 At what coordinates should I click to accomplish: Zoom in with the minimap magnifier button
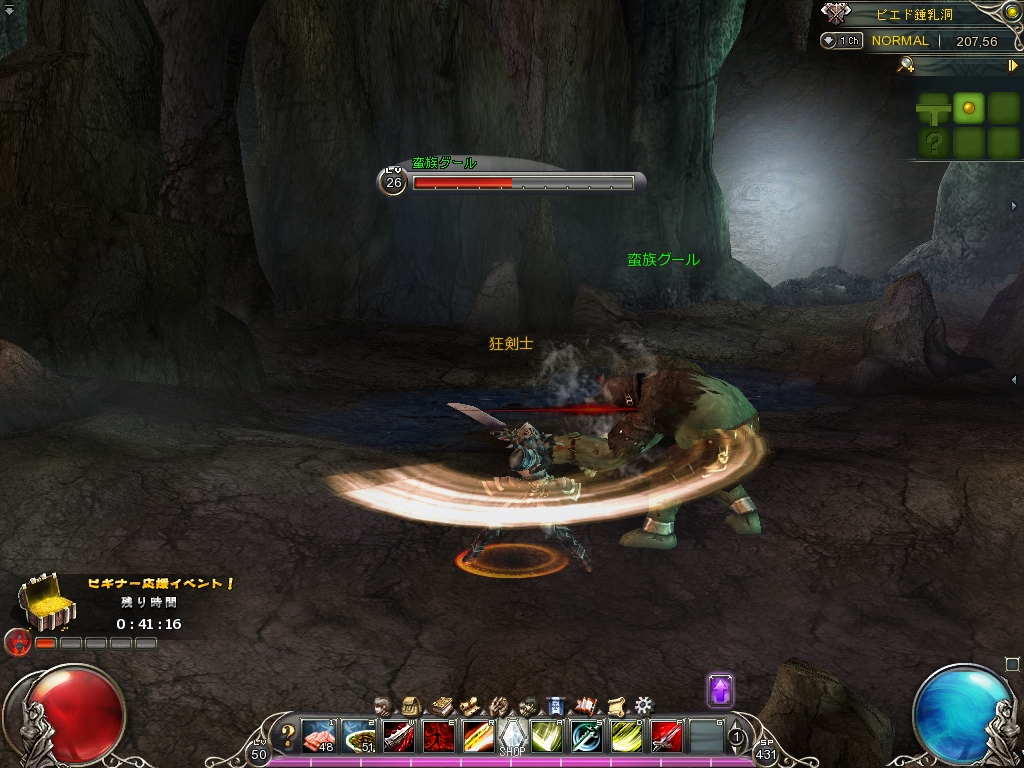[x=907, y=65]
